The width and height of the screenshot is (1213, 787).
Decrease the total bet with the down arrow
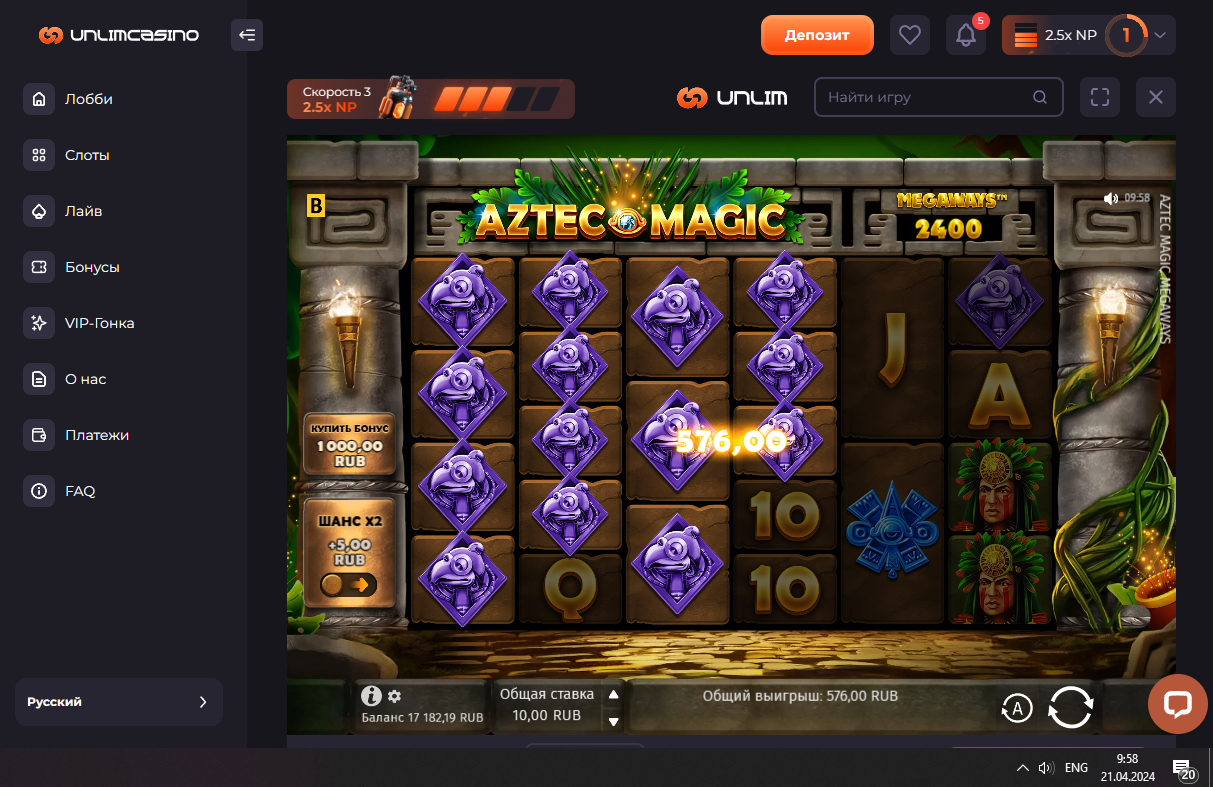coord(614,721)
